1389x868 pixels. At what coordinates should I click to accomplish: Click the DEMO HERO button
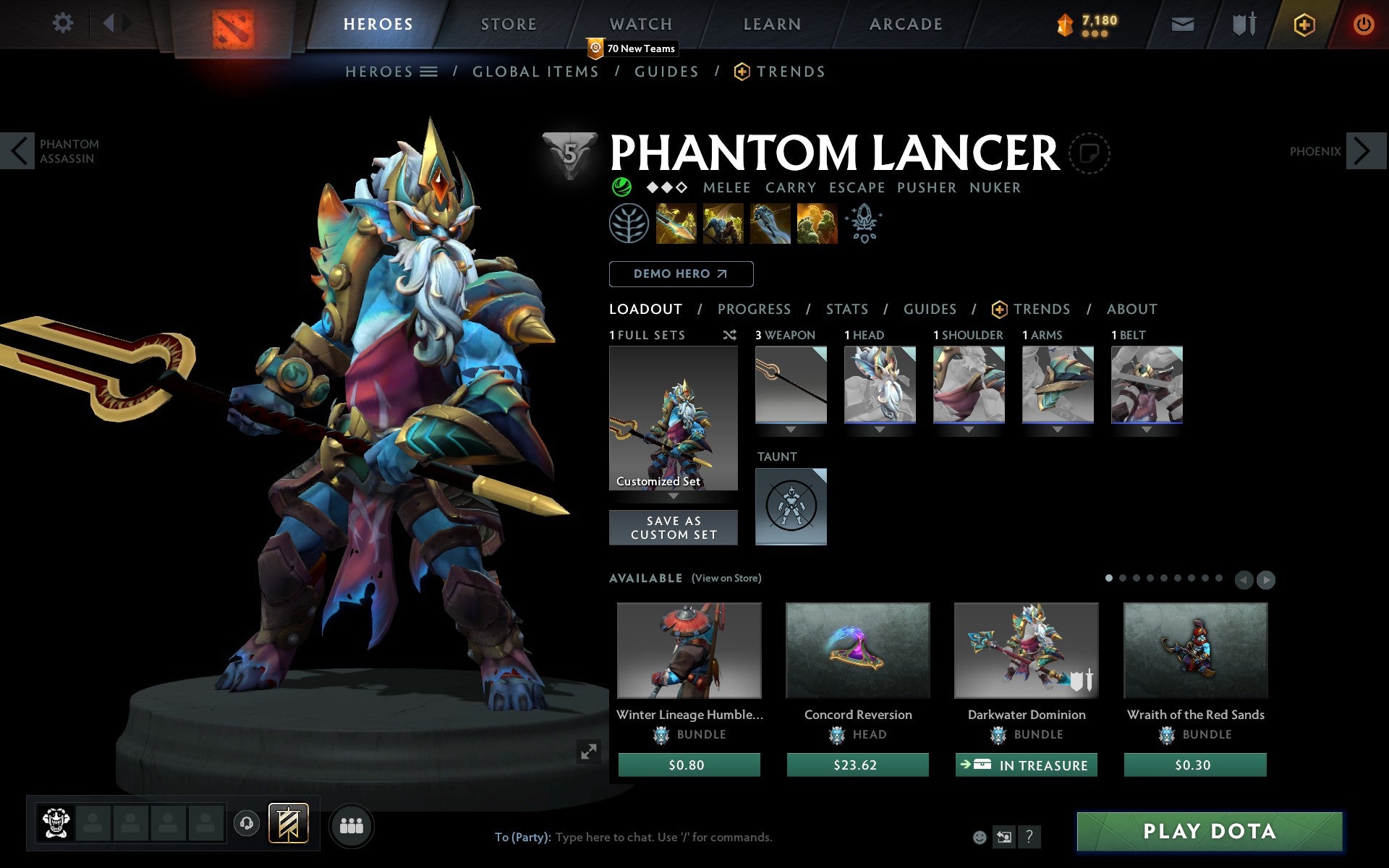(681, 273)
